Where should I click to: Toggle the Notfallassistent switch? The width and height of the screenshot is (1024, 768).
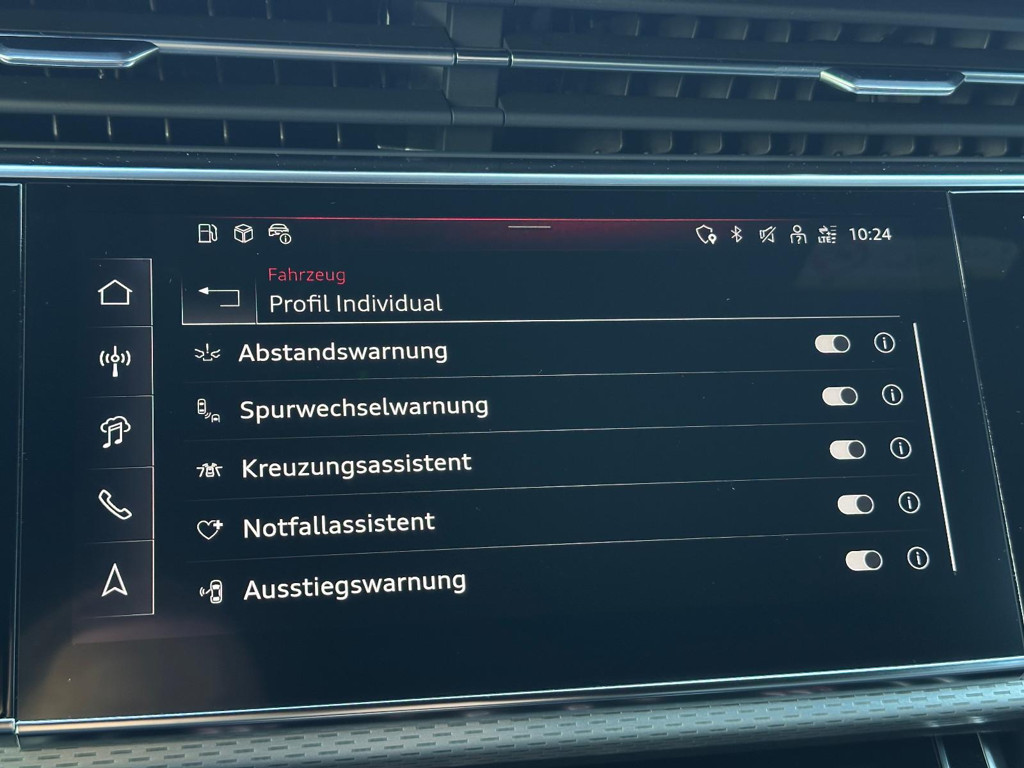[855, 504]
